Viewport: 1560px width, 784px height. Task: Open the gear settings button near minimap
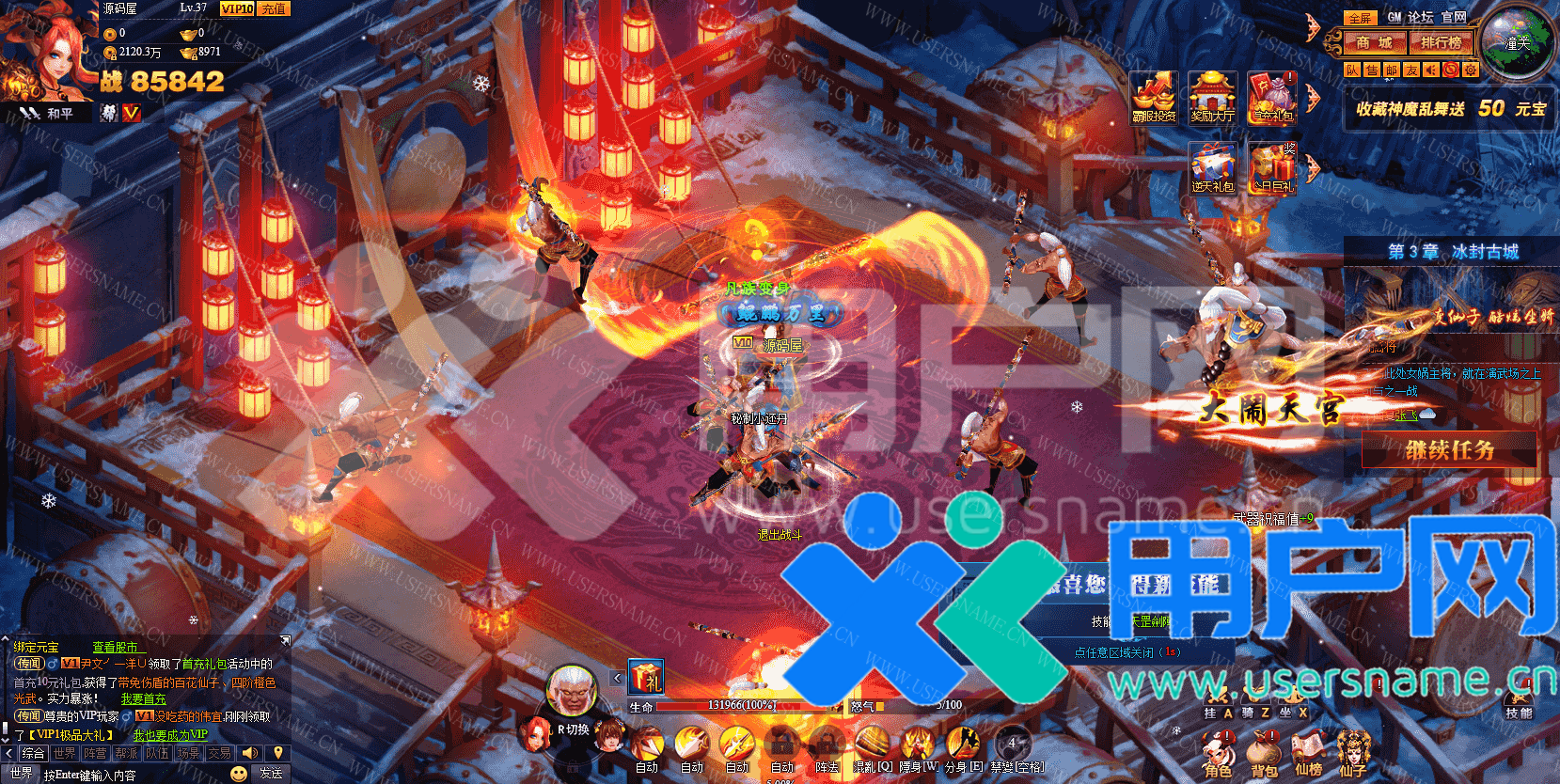pyautogui.click(x=1471, y=71)
